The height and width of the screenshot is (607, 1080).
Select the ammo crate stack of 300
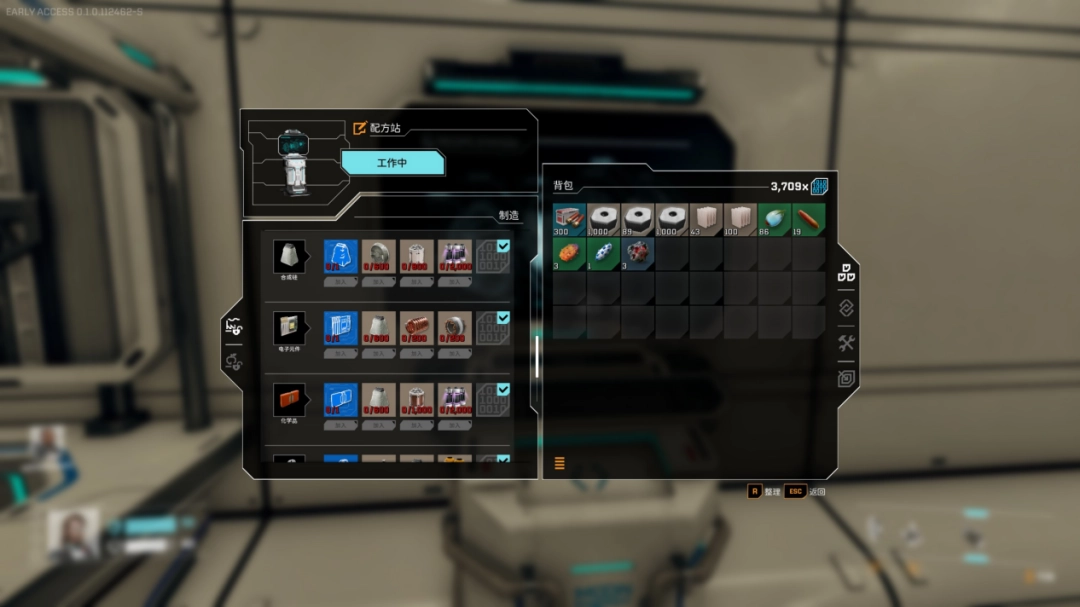click(x=569, y=220)
